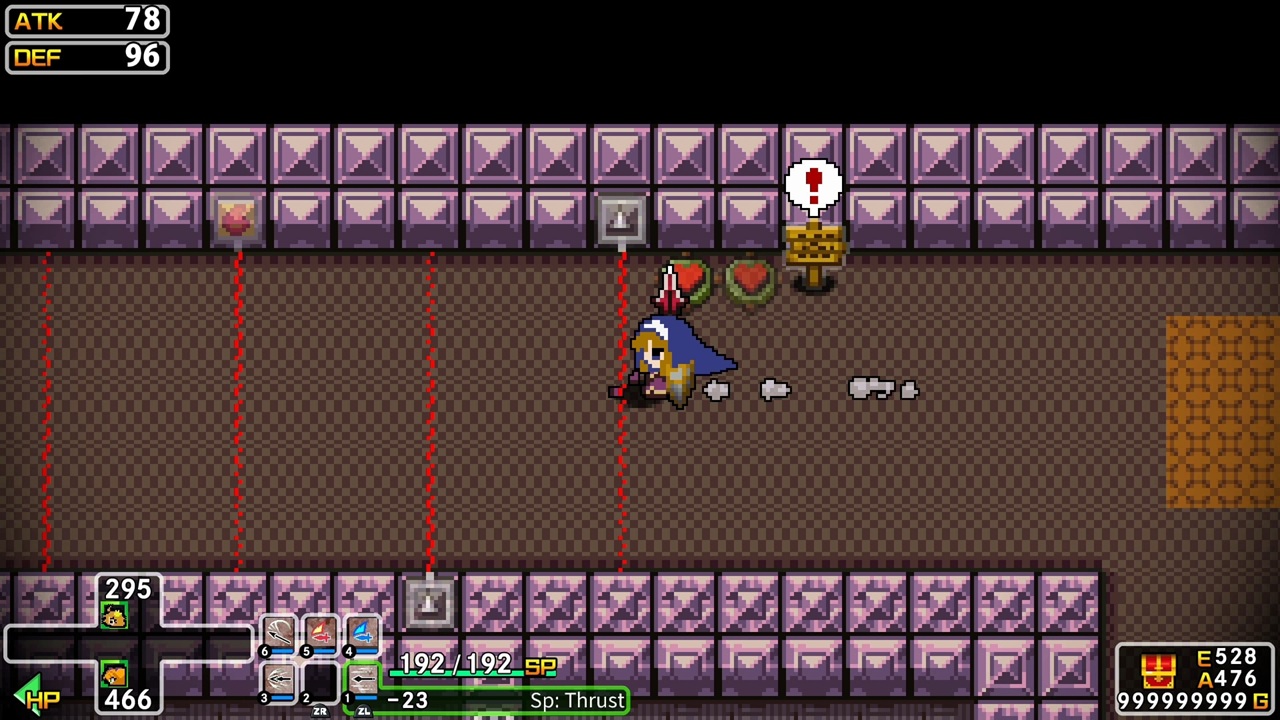This screenshot has width=1280, height=720.
Task: Expand the exclamation speech bubble
Action: coord(815,185)
